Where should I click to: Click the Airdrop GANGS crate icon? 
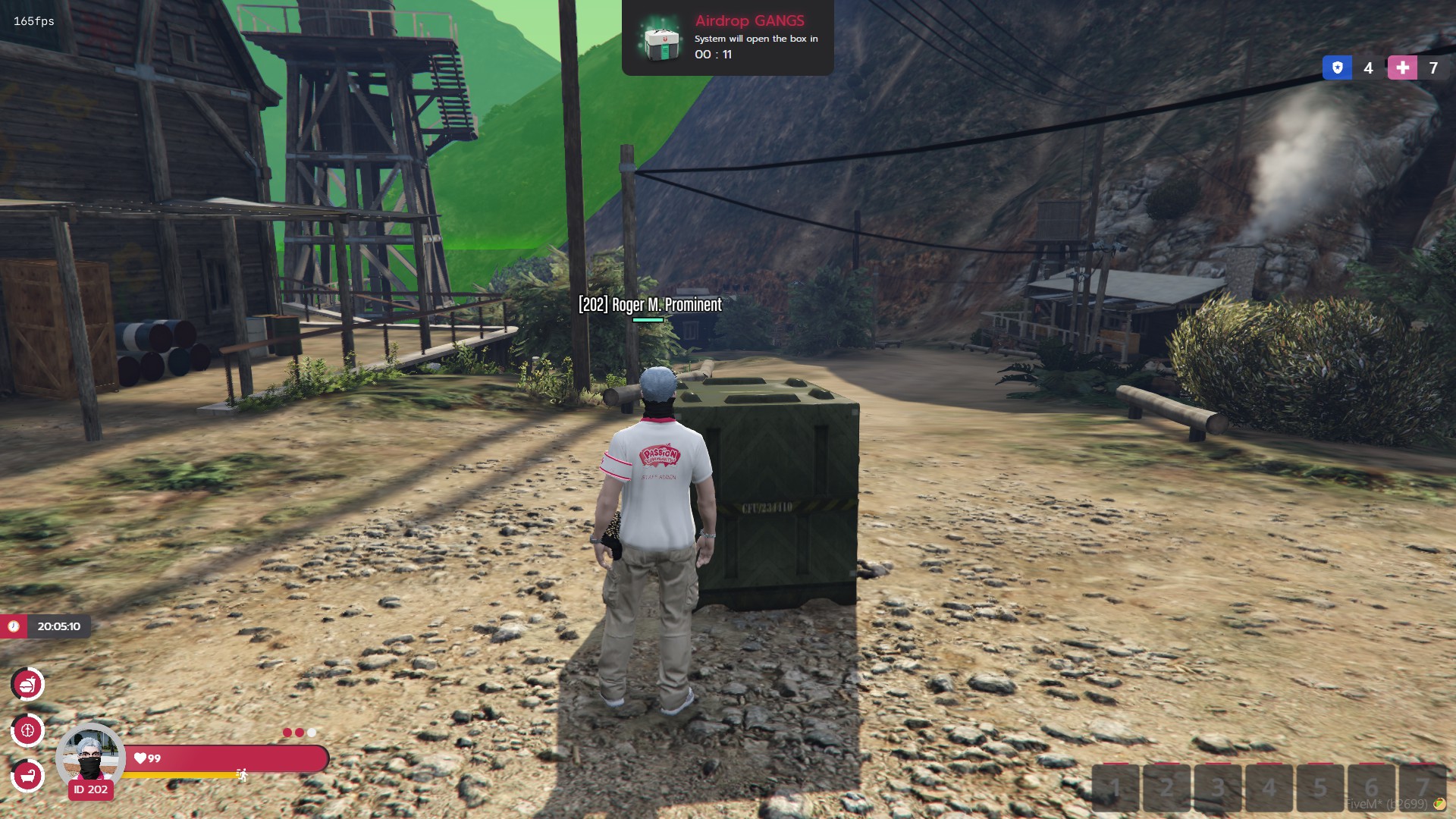pos(661,39)
